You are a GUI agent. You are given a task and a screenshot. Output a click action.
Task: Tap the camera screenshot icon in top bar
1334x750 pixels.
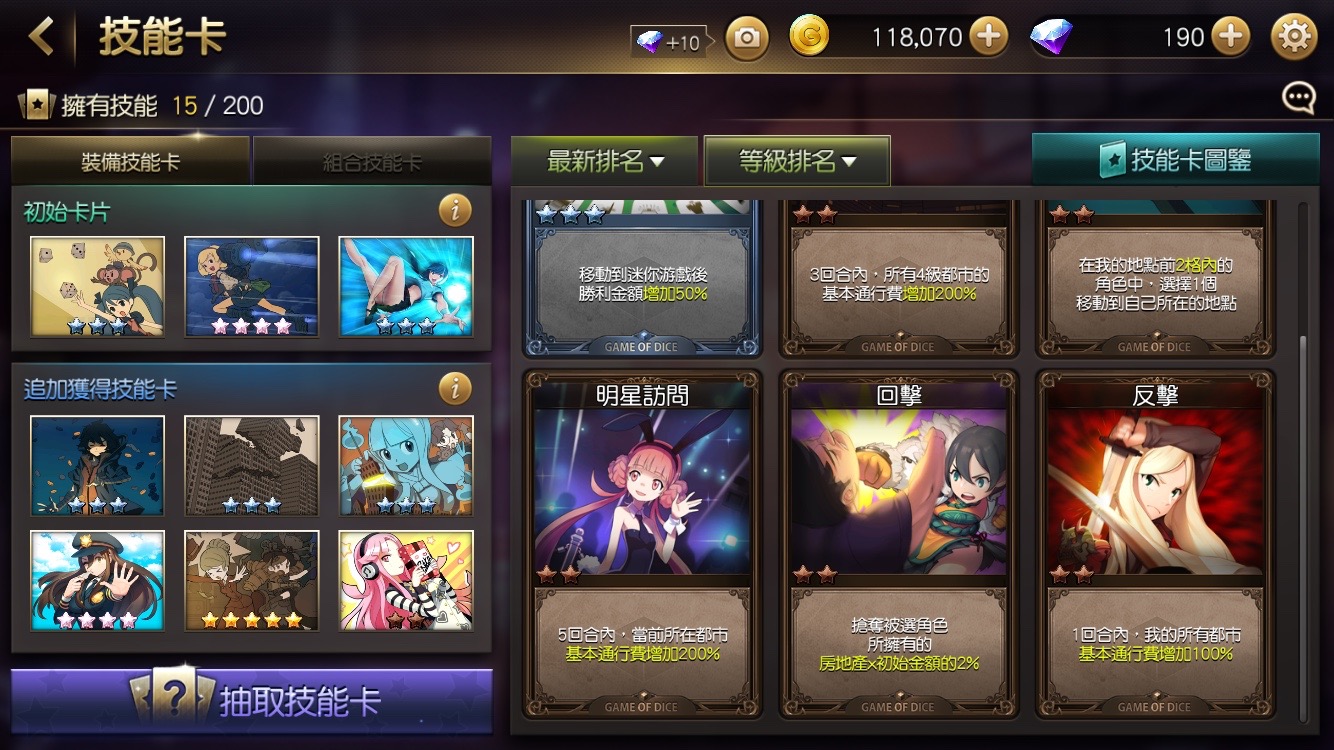point(745,37)
